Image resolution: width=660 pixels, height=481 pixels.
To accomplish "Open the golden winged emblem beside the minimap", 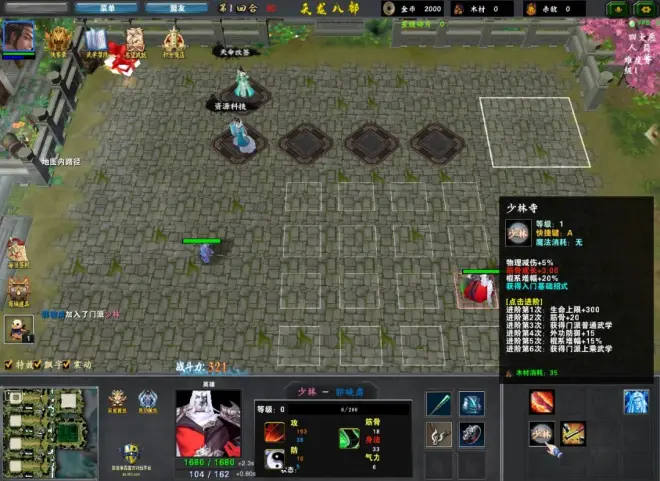I will [118, 402].
